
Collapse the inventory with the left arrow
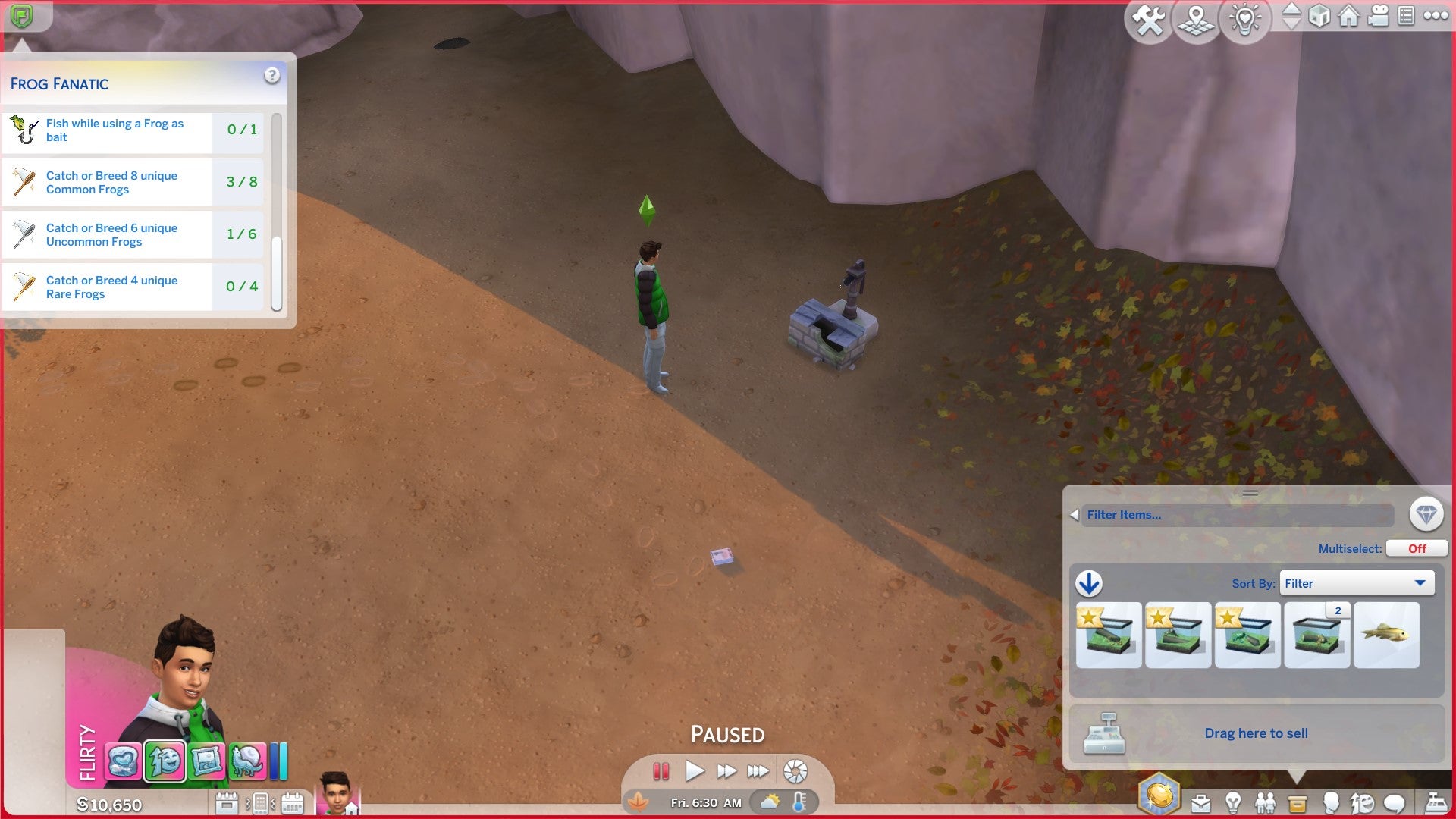click(x=1075, y=514)
